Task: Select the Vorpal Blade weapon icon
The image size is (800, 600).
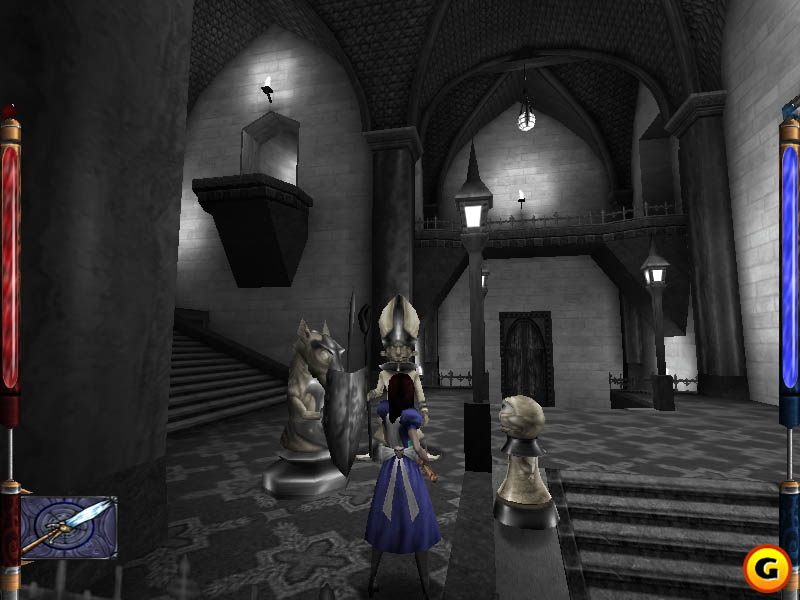Action: pos(68,527)
